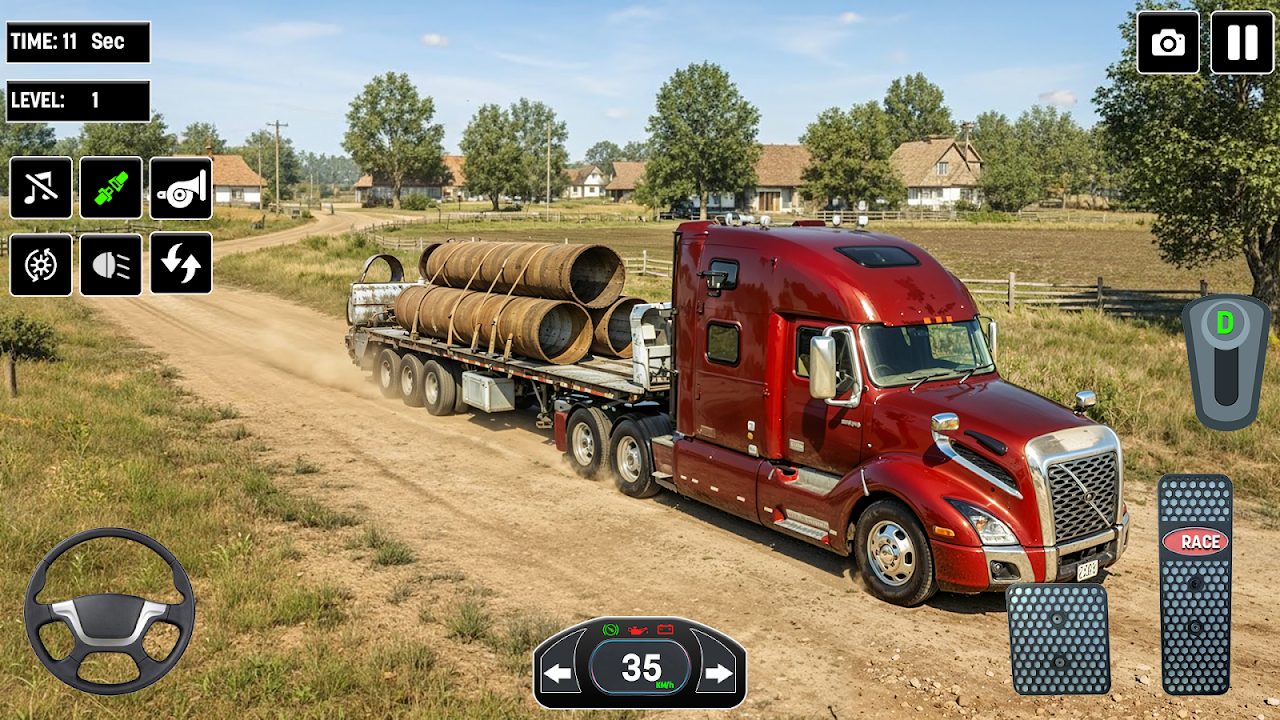This screenshot has width=1280, height=720.
Task: Tap the wheel traction control icon
Action: coord(41,264)
